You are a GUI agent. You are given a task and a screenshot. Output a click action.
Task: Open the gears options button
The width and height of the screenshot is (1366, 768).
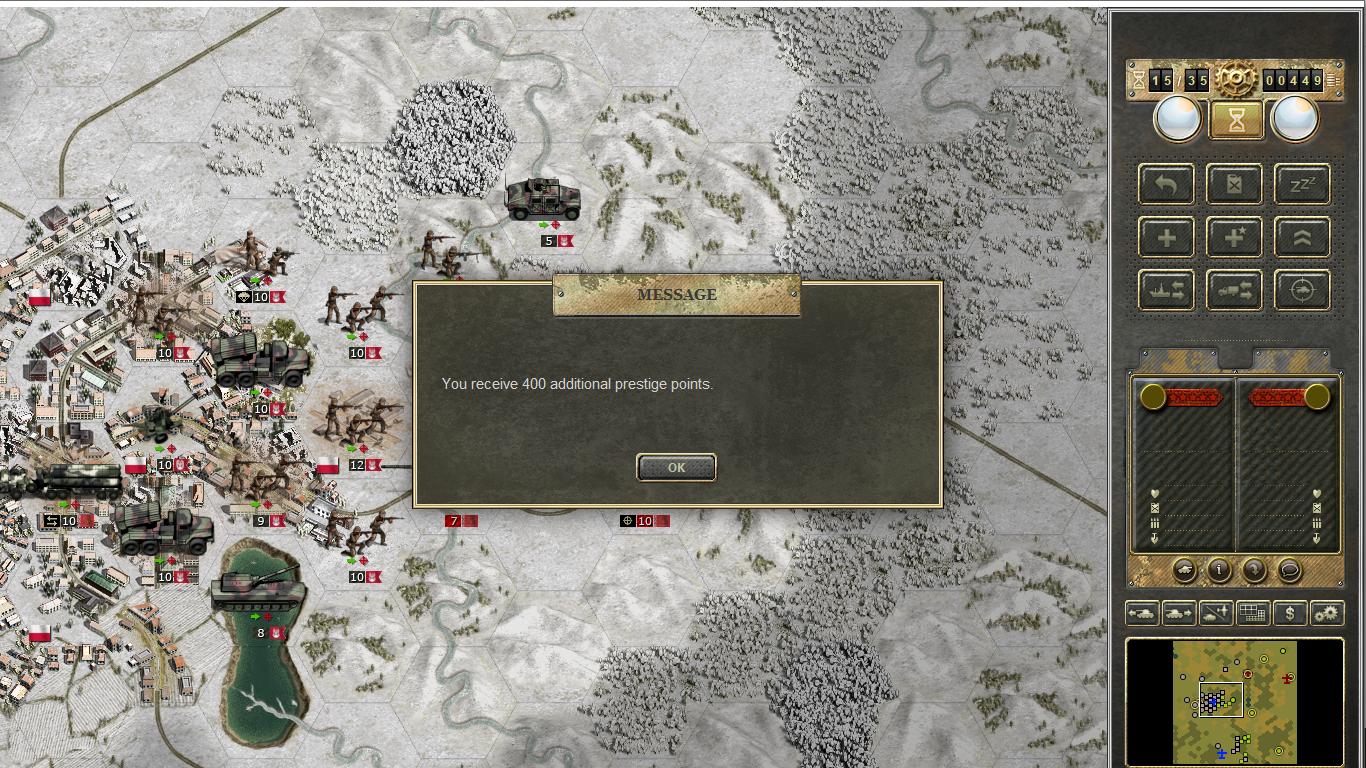(x=1327, y=613)
